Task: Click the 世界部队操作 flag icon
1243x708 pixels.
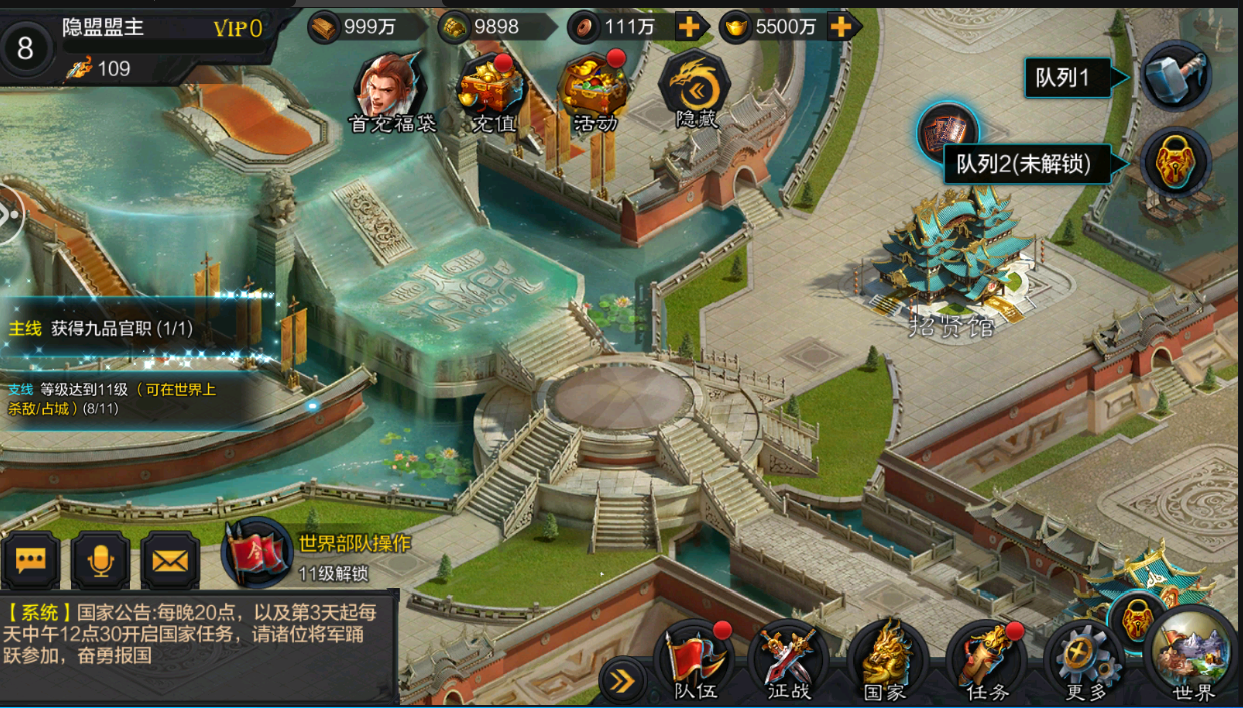Action: (256, 553)
